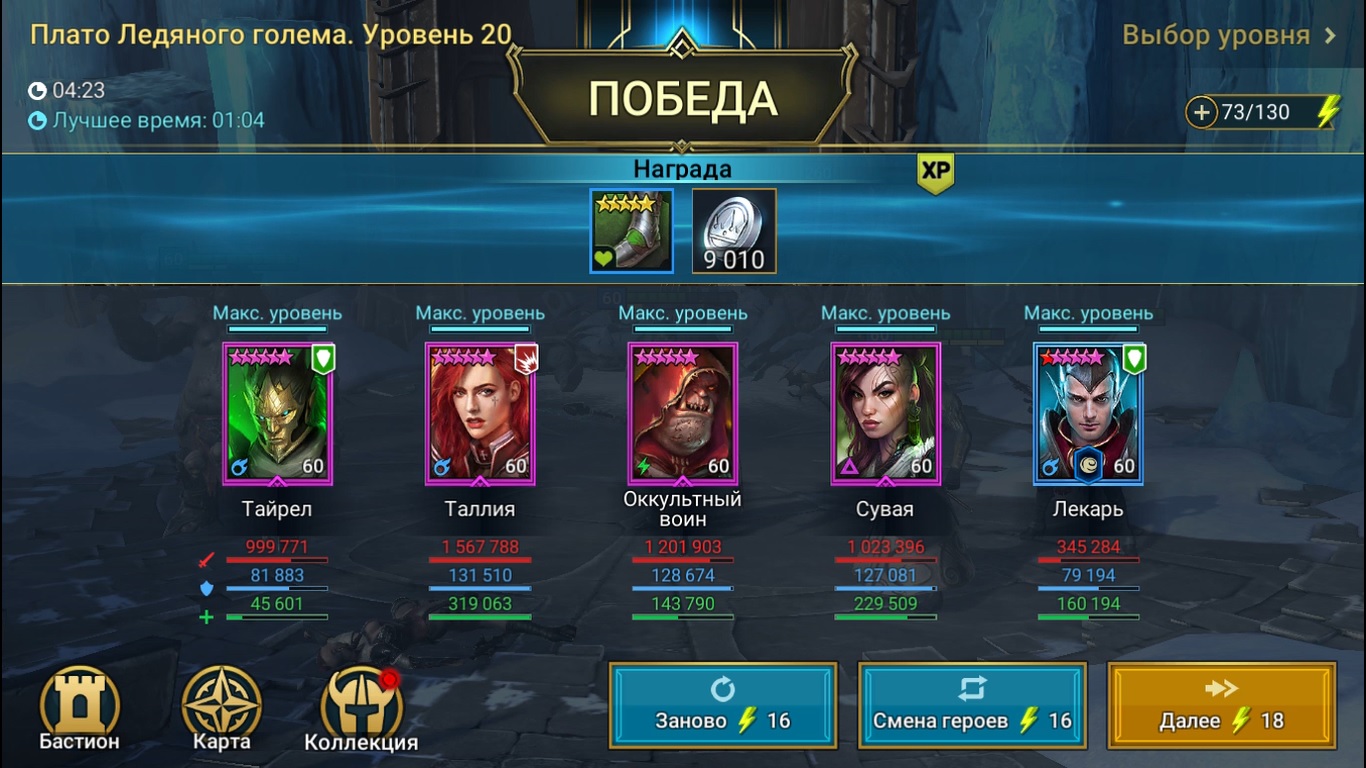Select the green boots artifact reward
This screenshot has height=768, width=1366.
coord(631,229)
